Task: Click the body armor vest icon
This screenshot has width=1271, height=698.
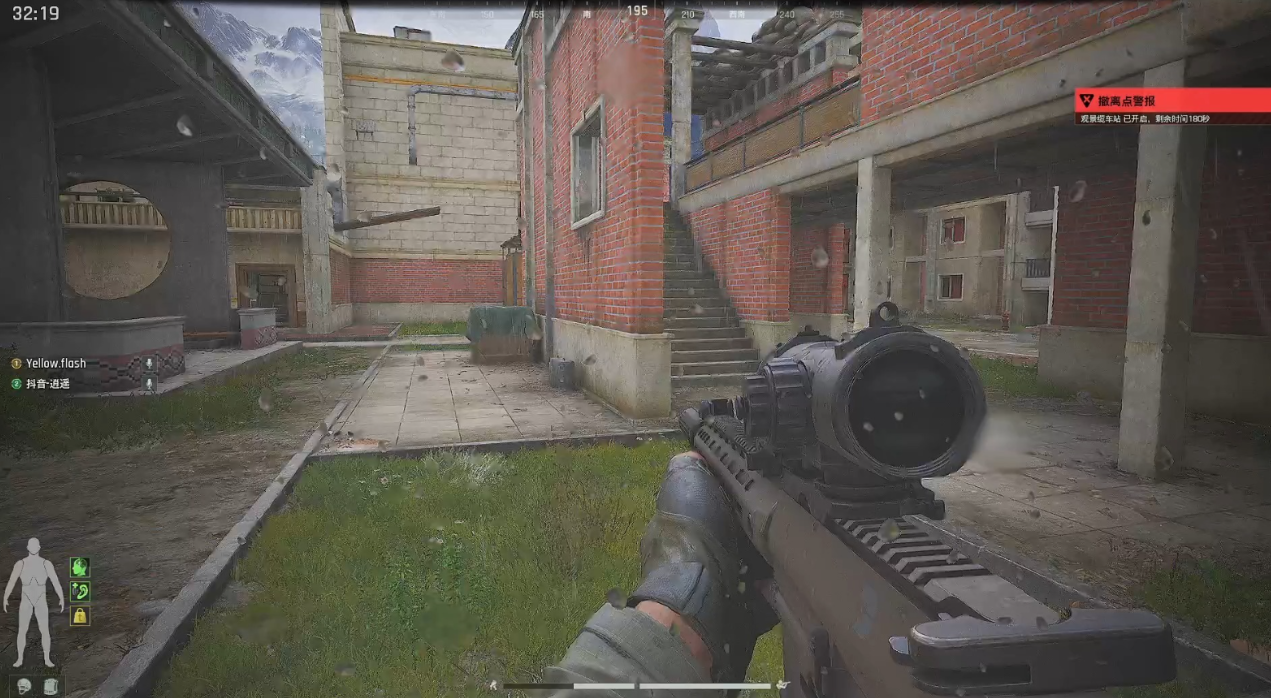Action: [x=50, y=685]
